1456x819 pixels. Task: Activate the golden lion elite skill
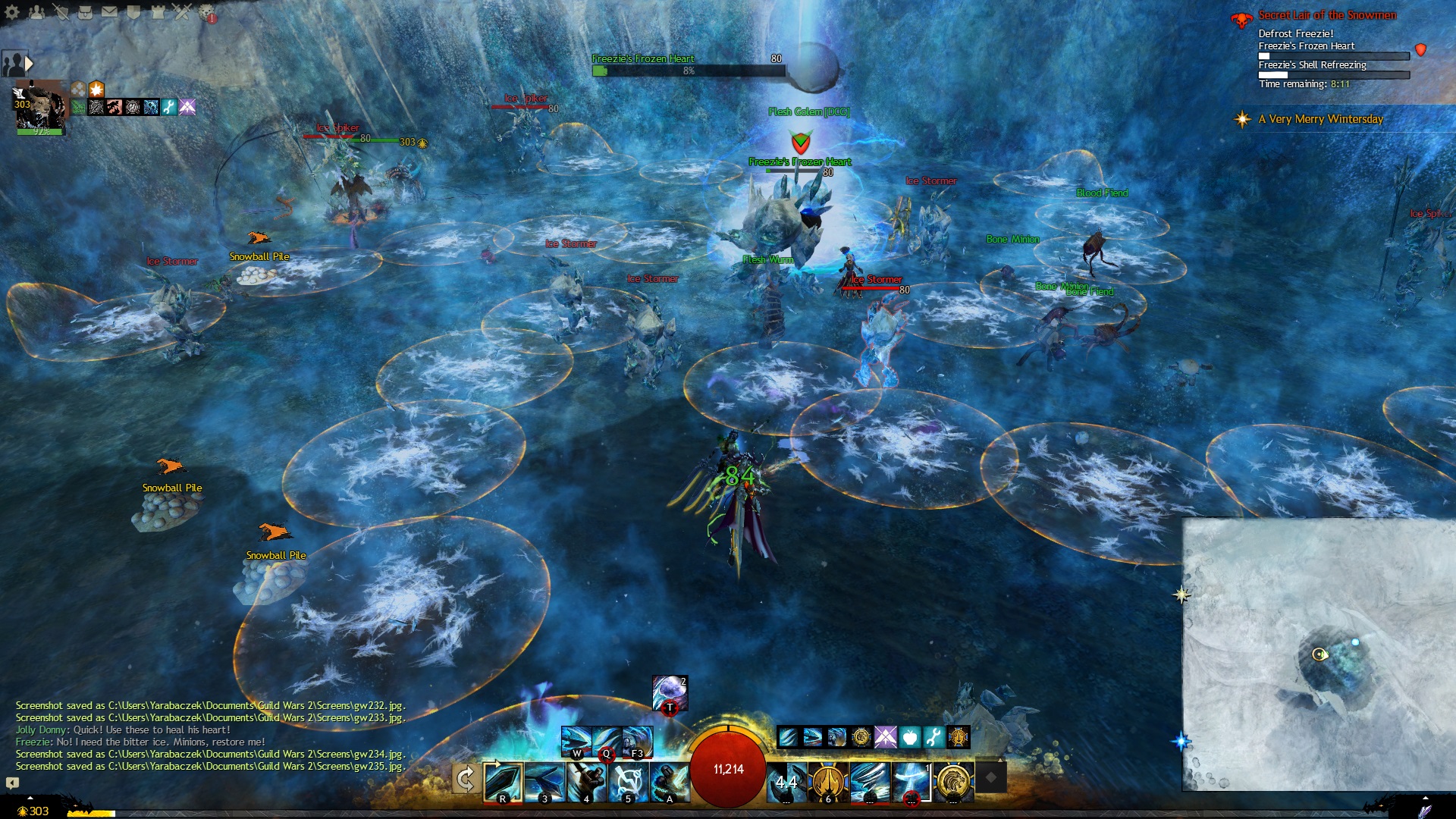pyautogui.click(x=952, y=782)
